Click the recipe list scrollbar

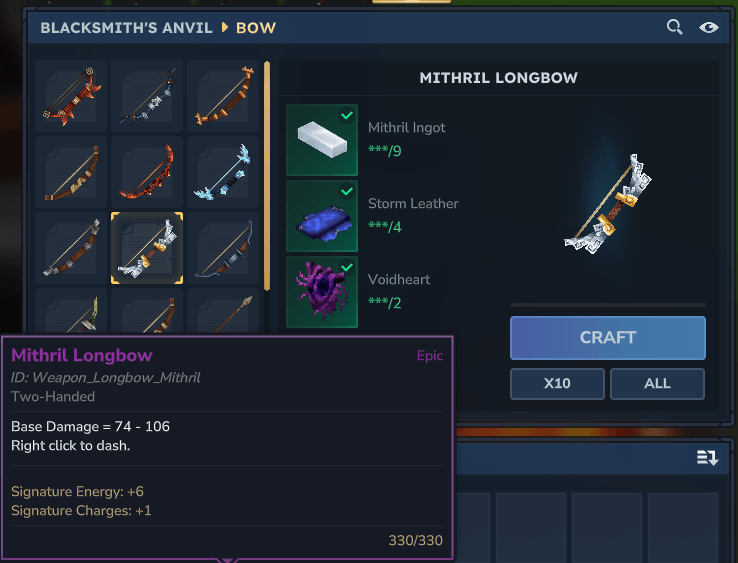(x=267, y=175)
